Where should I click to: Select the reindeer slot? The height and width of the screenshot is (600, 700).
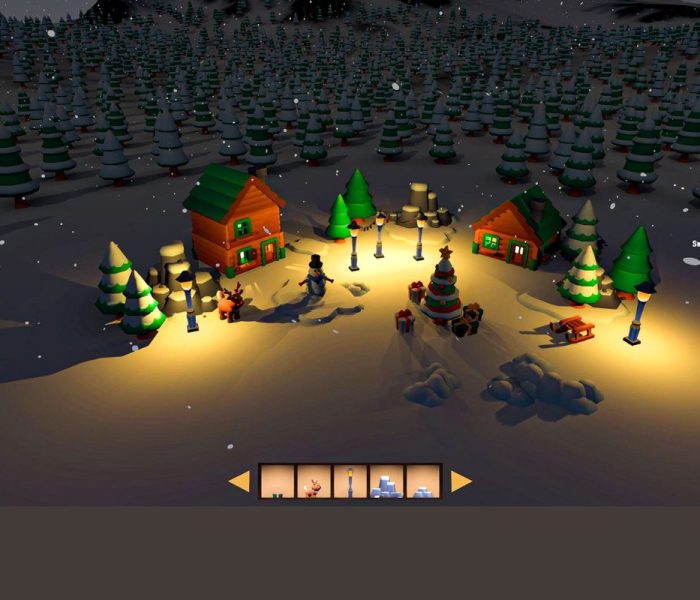click(x=313, y=481)
